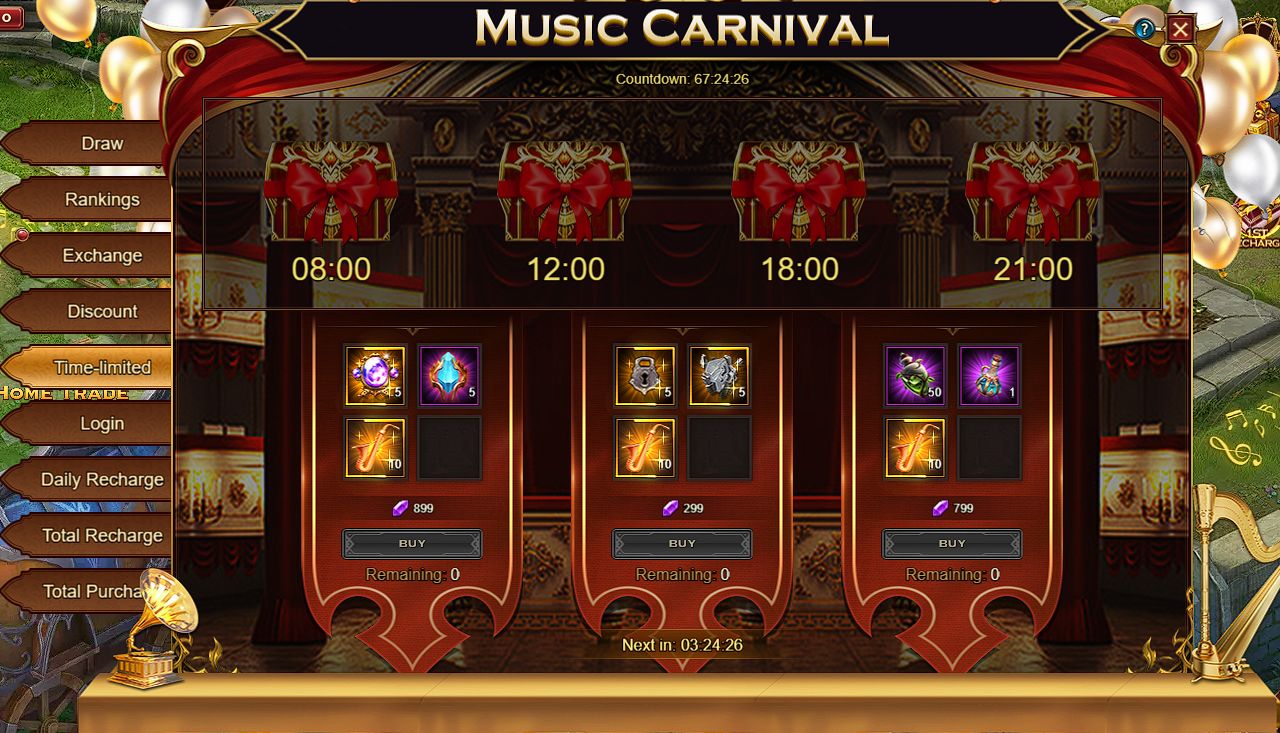Pick the 18:00 gift chest
1280x733 pixels.
coord(799,192)
